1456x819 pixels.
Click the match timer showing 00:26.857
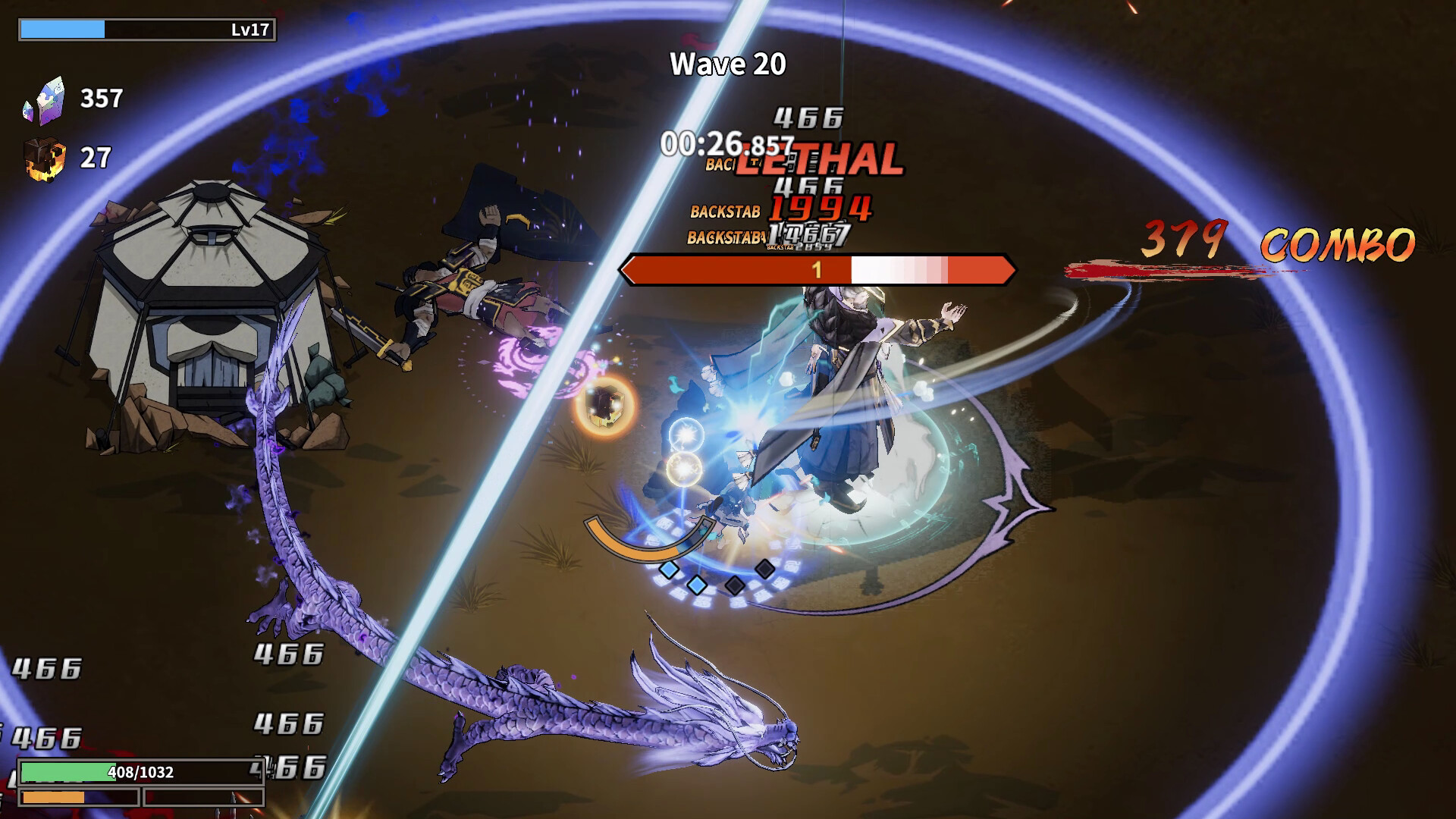(x=726, y=142)
